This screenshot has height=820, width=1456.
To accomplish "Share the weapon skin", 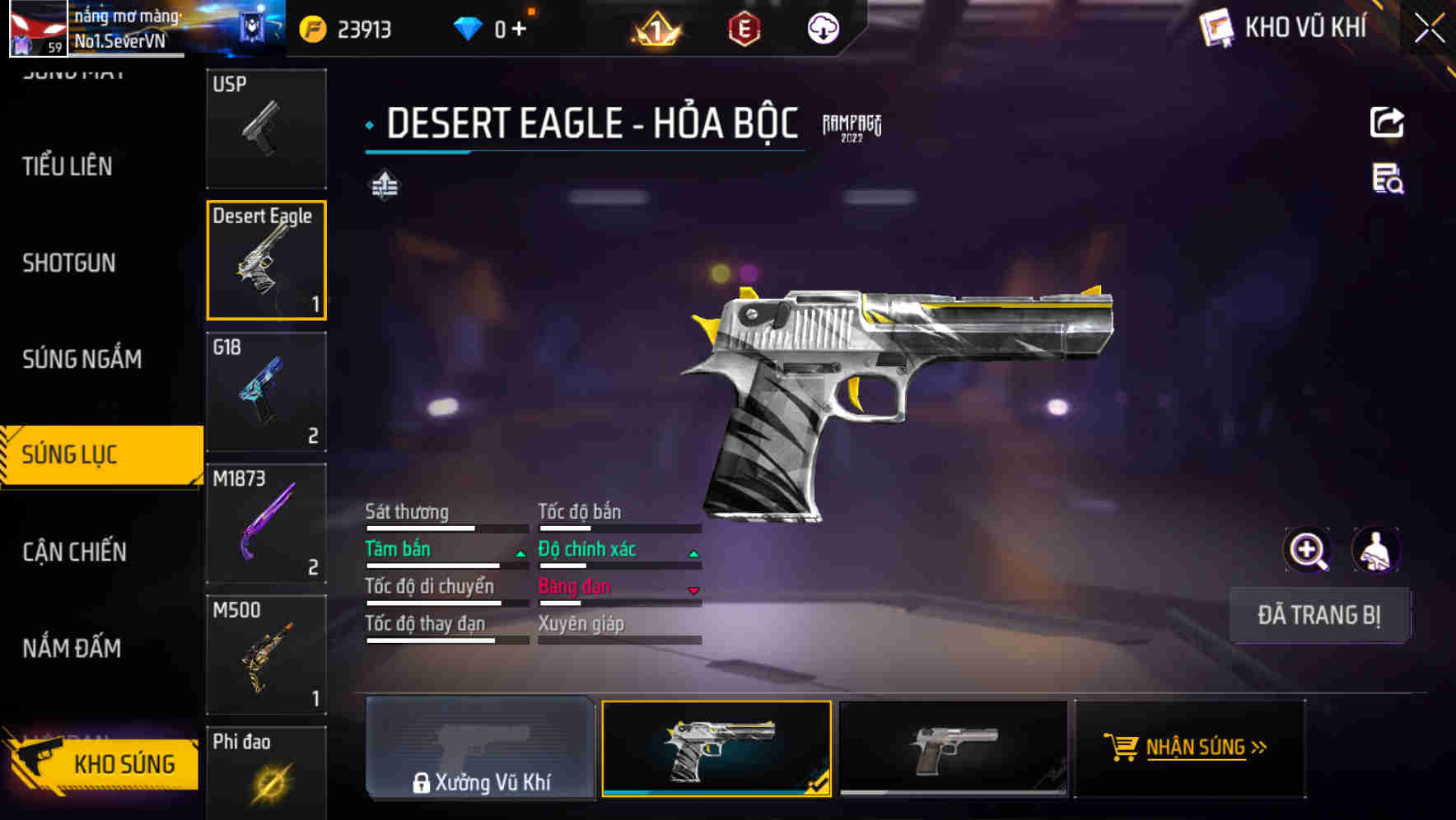I will 1387,123.
